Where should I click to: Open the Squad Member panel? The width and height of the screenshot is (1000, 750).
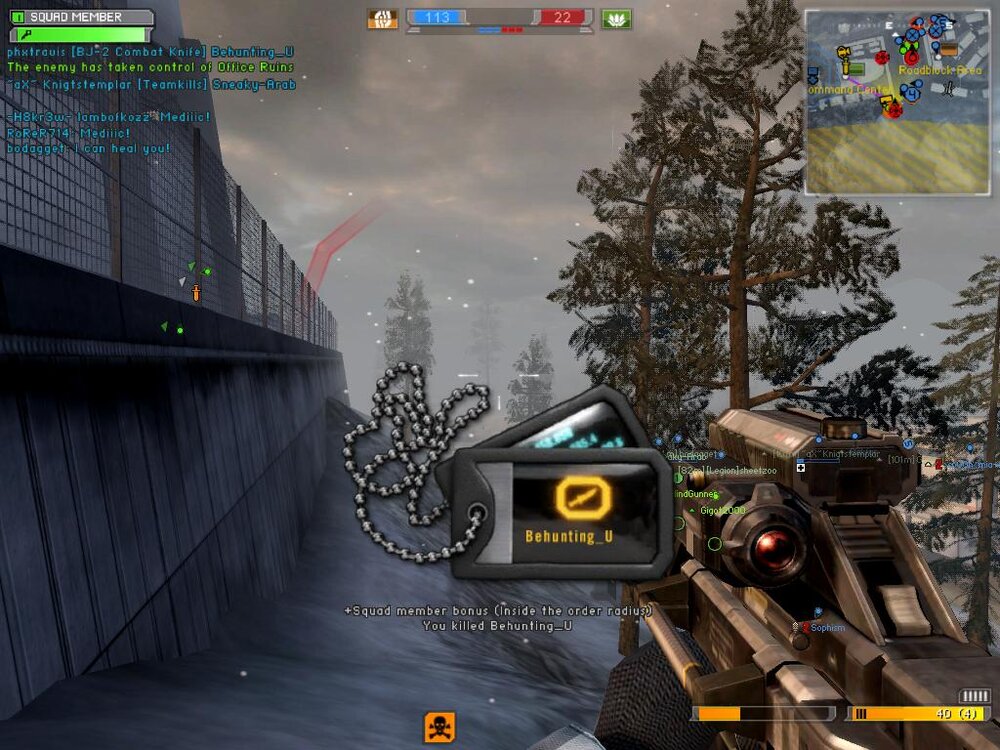(80, 17)
